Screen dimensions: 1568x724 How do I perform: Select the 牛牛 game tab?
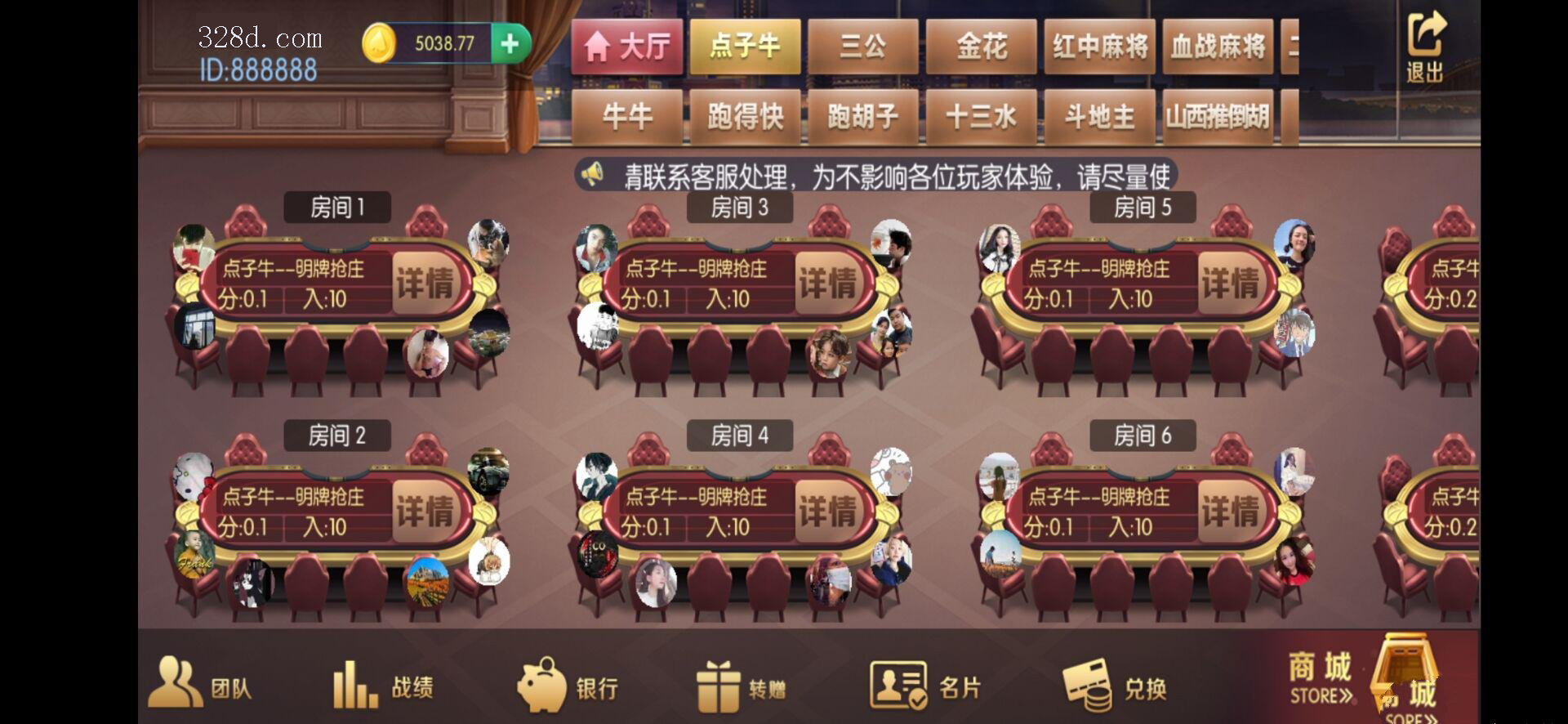(626, 117)
